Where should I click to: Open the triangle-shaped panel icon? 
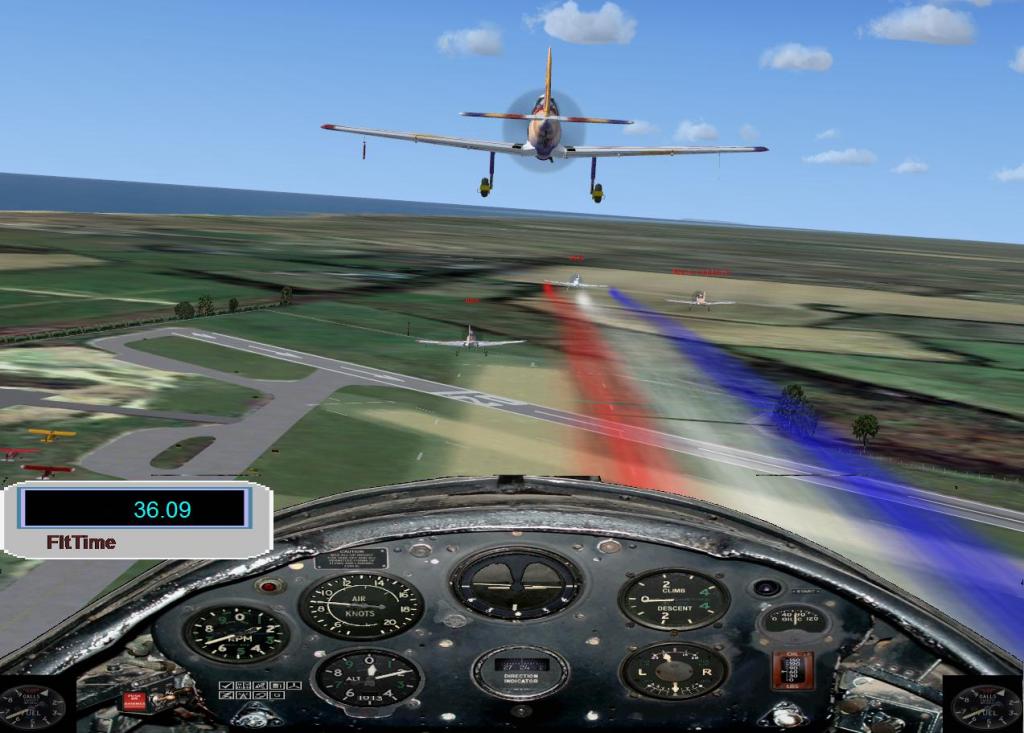tap(243, 695)
